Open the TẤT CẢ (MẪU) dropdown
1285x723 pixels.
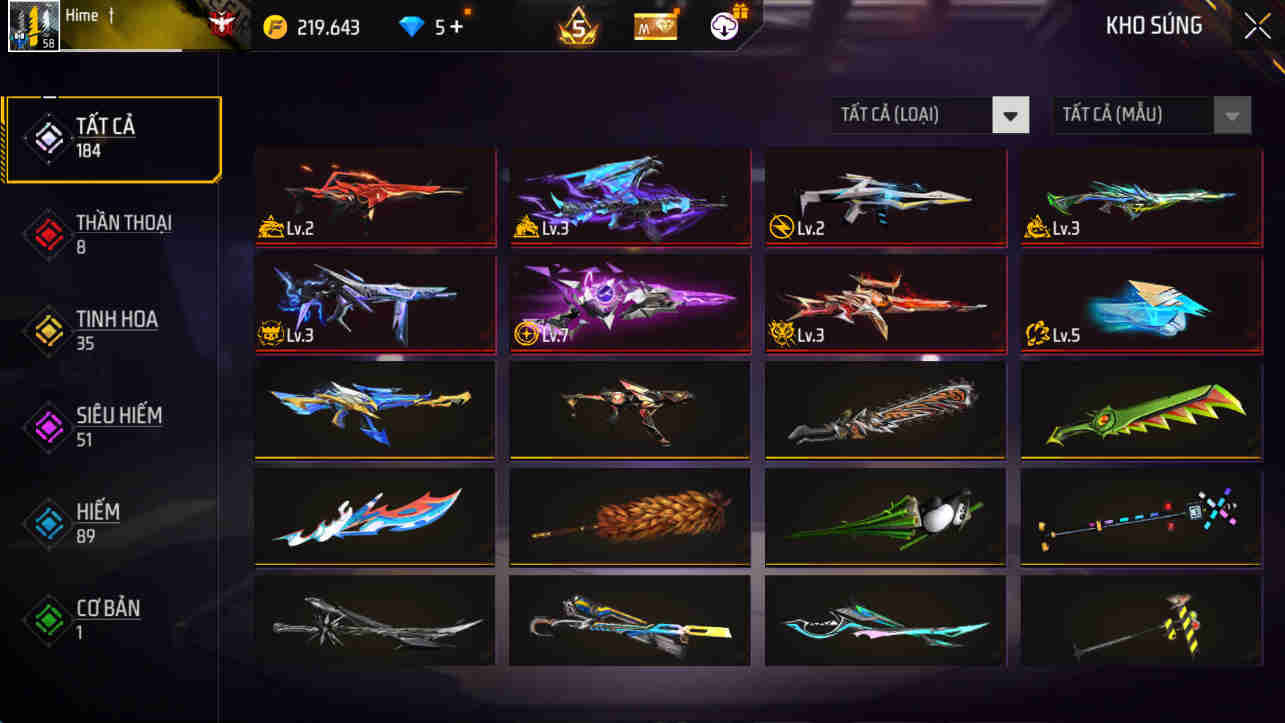coord(1137,115)
